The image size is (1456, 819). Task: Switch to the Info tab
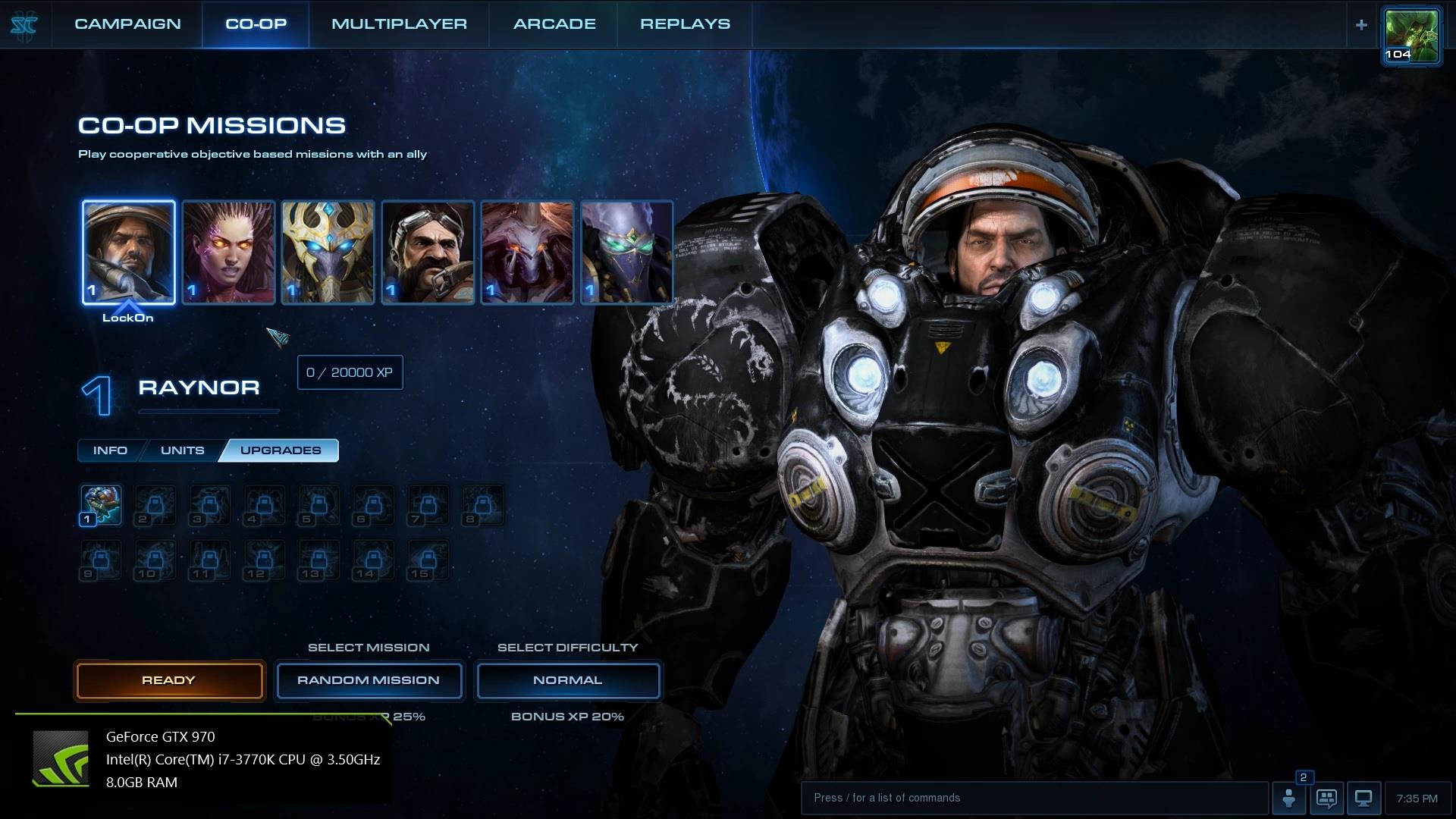point(110,450)
